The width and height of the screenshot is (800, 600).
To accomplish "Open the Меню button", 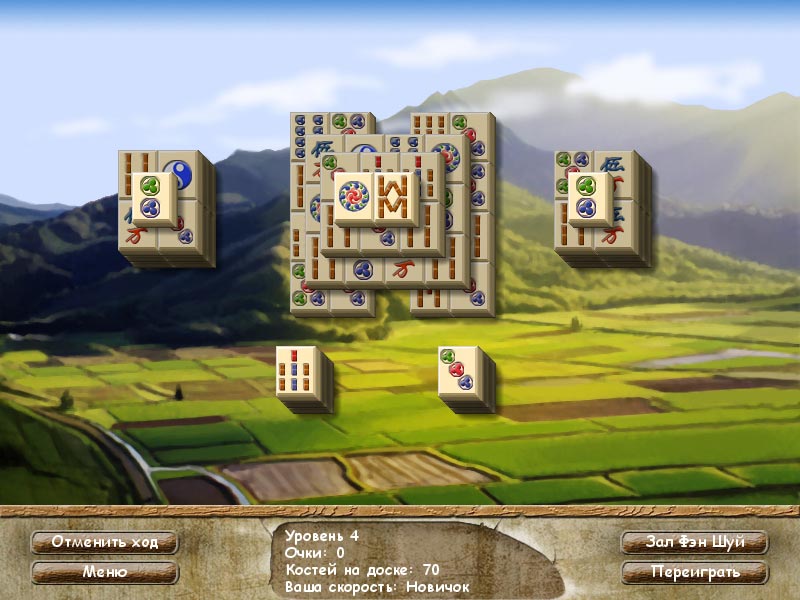I will [104, 573].
